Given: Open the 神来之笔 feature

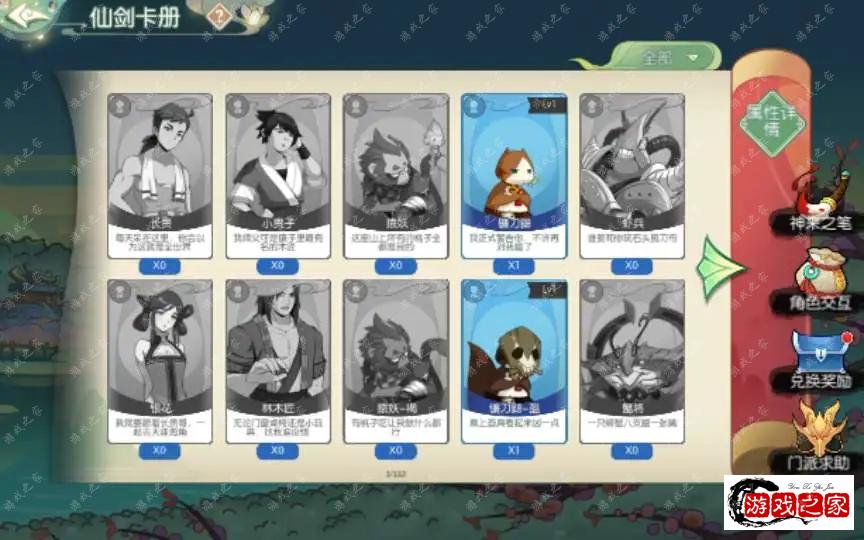Looking at the screenshot, I should pyautogui.click(x=818, y=203).
